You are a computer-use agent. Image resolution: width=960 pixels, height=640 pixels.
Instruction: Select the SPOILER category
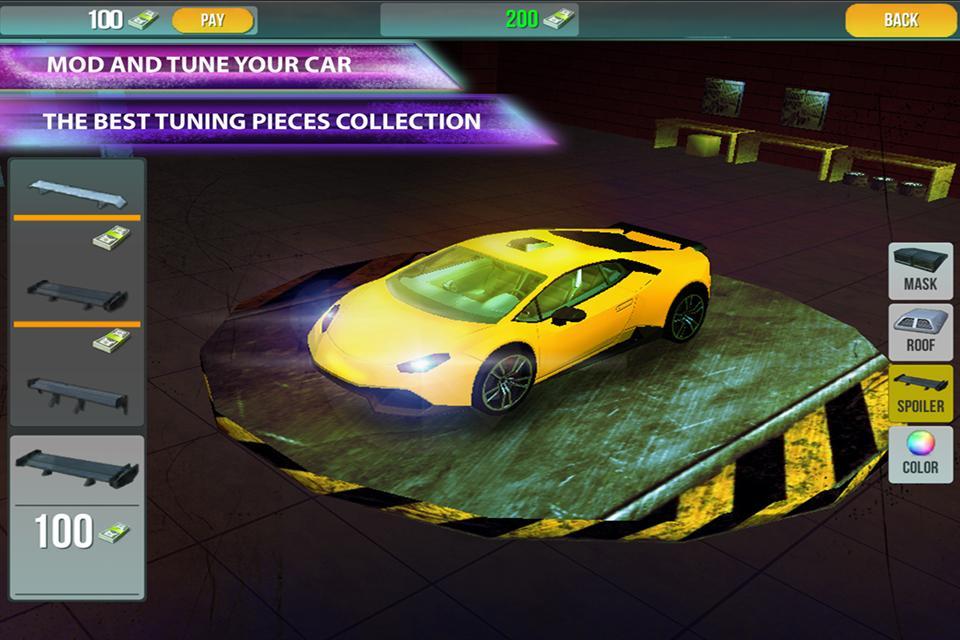[x=920, y=393]
